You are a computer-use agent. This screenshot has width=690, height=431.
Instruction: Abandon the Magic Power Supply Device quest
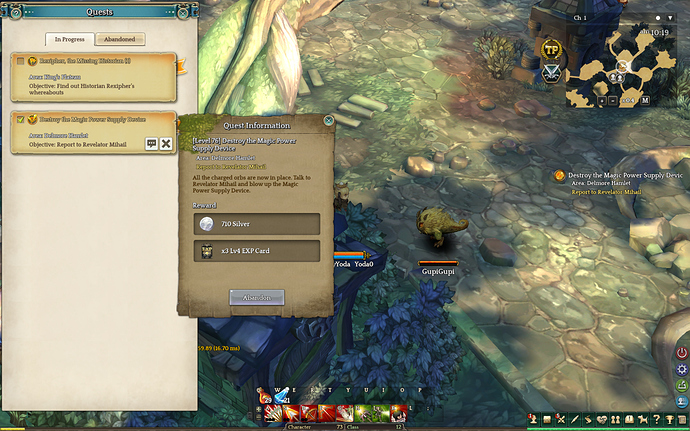click(x=257, y=297)
